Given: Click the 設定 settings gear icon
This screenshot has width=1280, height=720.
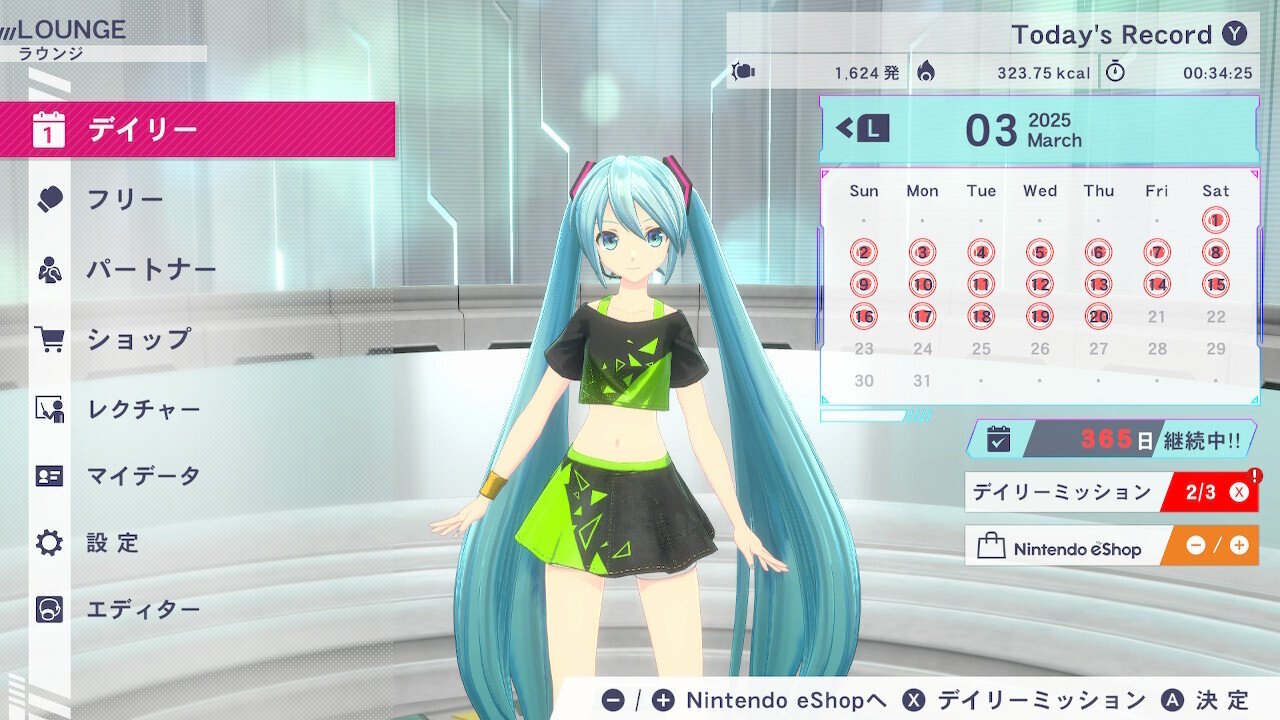Looking at the screenshot, I should pos(48,544).
